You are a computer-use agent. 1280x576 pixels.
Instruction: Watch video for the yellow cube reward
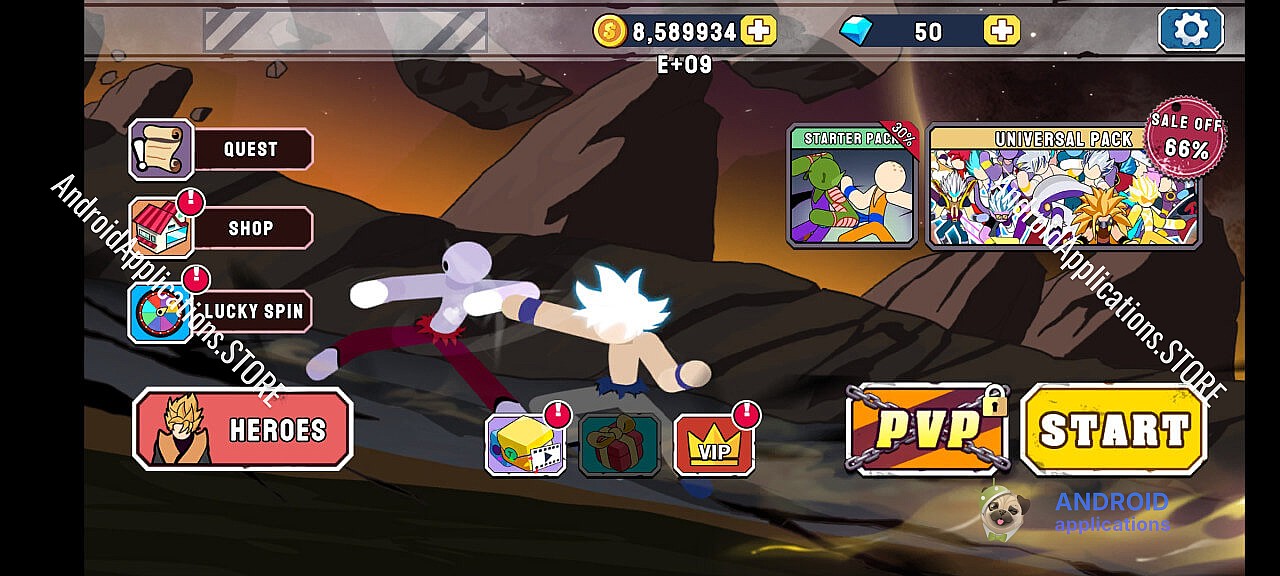(525, 446)
